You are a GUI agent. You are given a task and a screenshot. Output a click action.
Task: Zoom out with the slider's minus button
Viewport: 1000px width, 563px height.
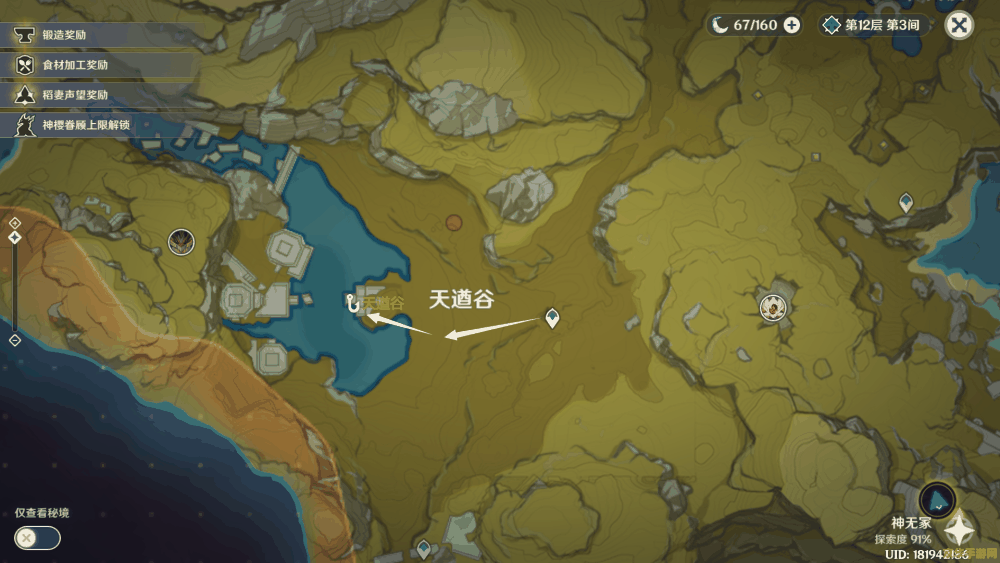coord(15,340)
